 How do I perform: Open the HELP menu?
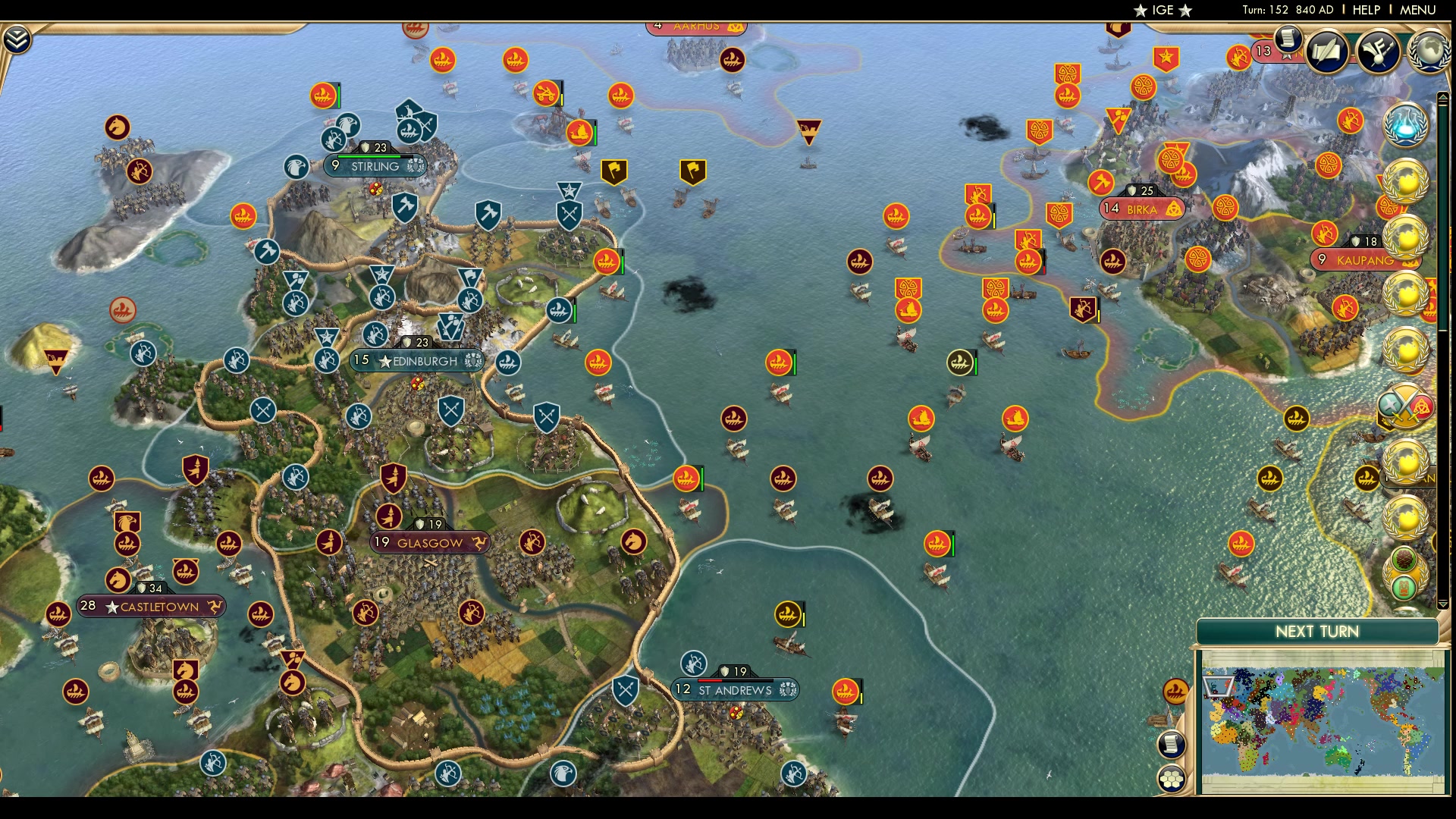click(1365, 11)
